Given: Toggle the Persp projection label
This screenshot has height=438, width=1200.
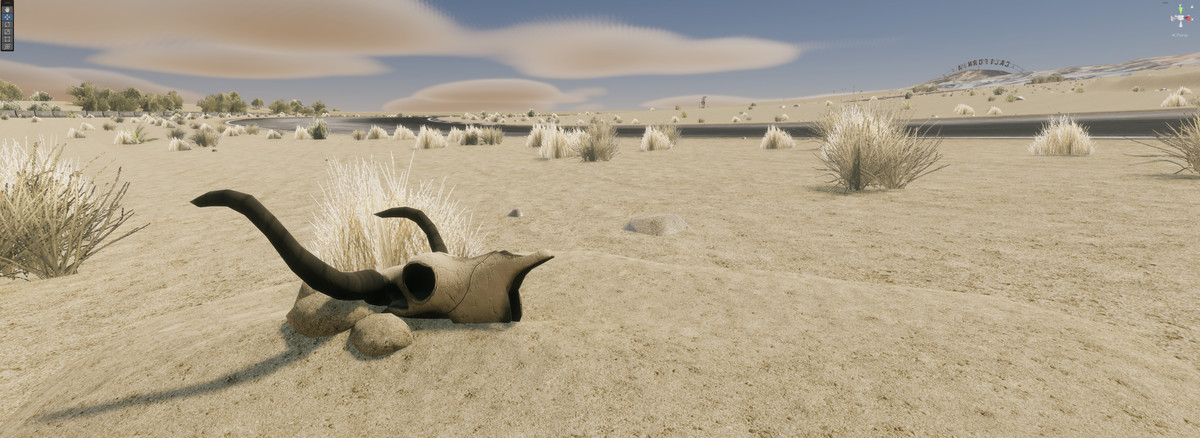Looking at the screenshot, I should click(x=1181, y=35).
